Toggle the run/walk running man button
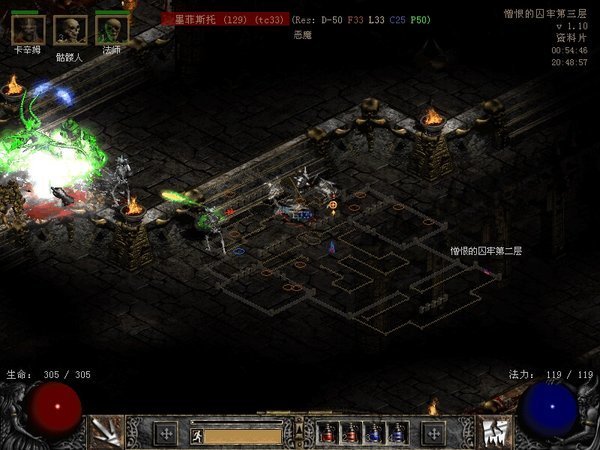Viewport: 600px width, 450px height. (197, 435)
